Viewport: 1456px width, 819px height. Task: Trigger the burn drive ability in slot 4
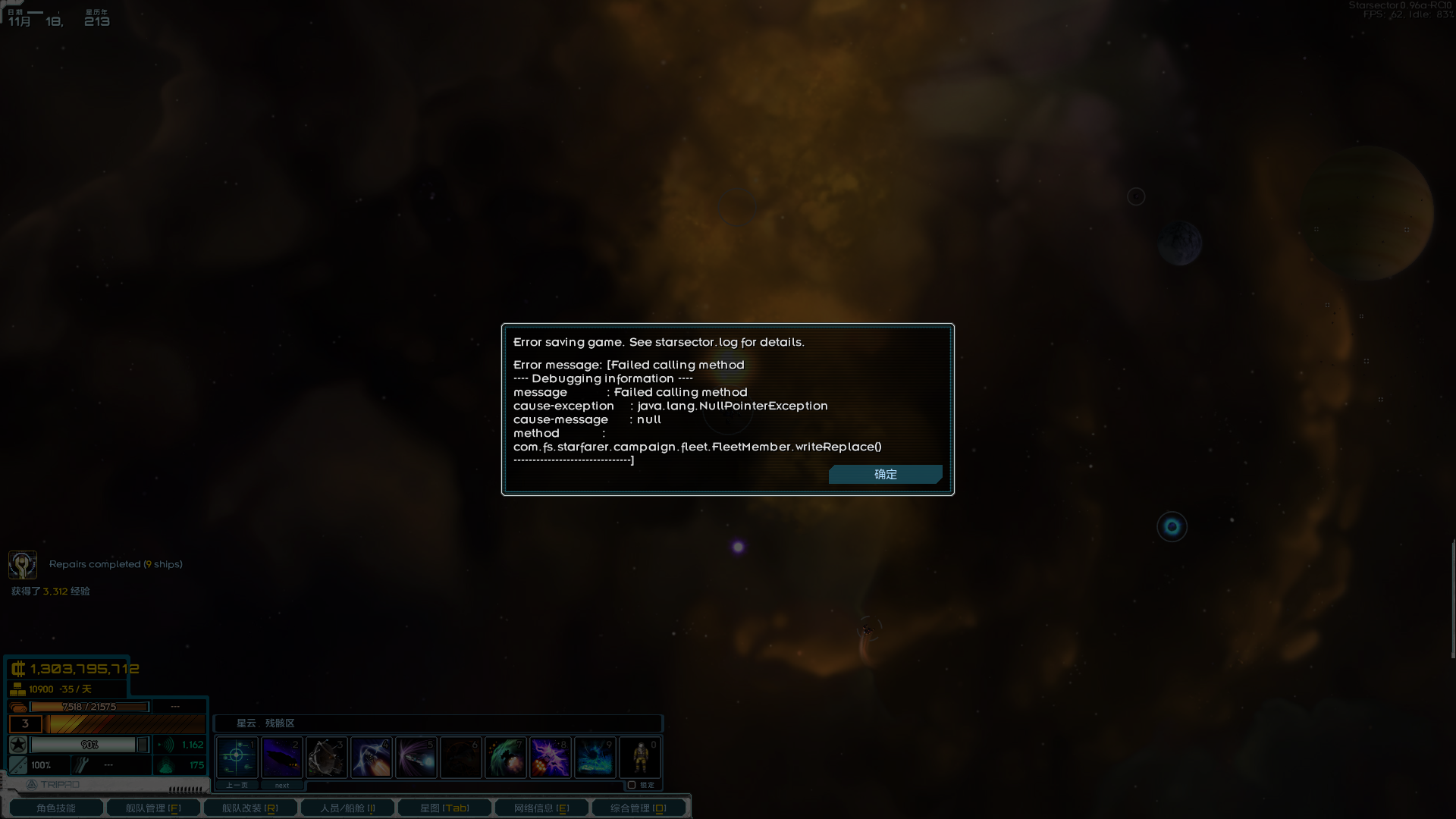pos(371,757)
